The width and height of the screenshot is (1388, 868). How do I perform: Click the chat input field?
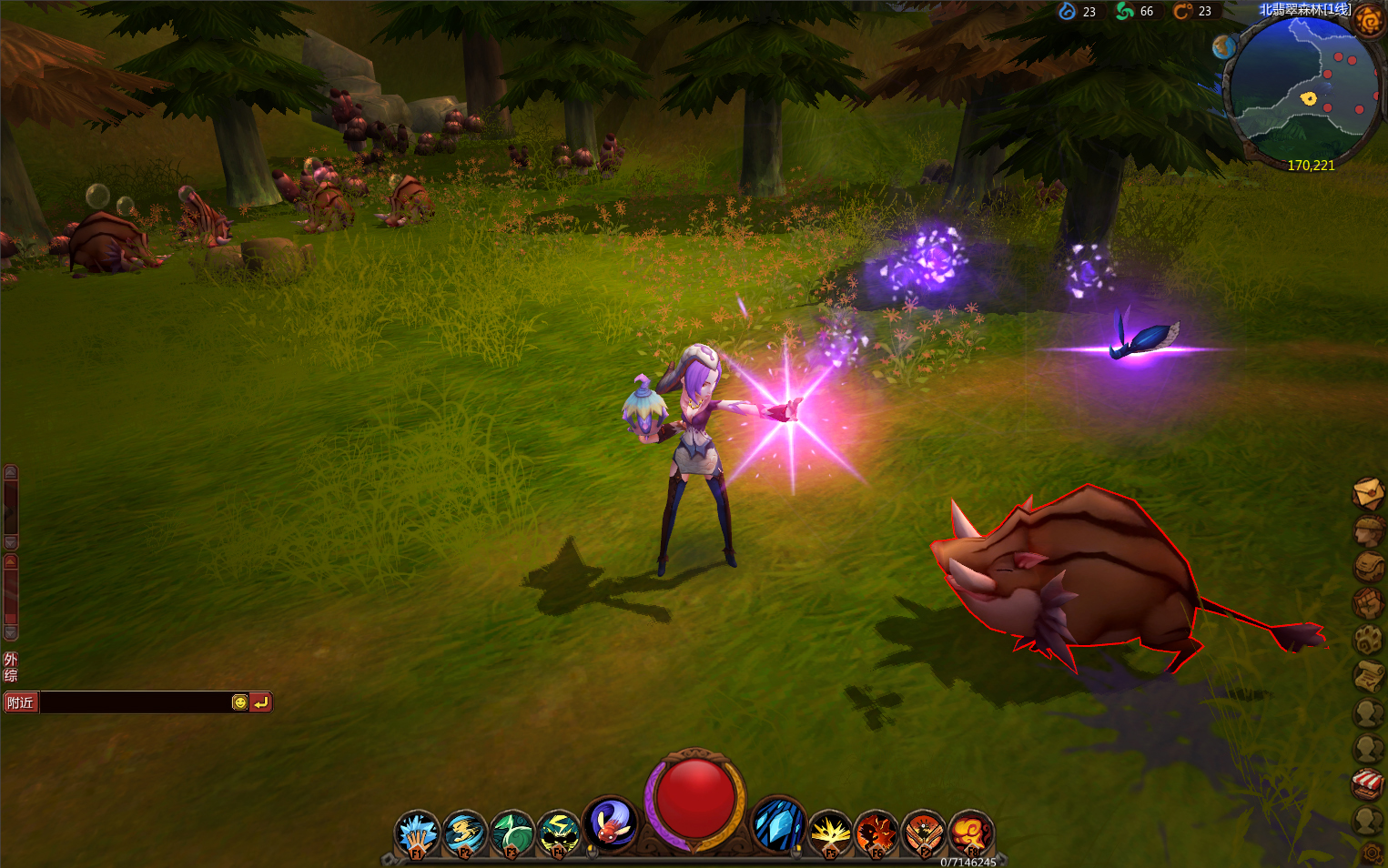click(x=135, y=702)
